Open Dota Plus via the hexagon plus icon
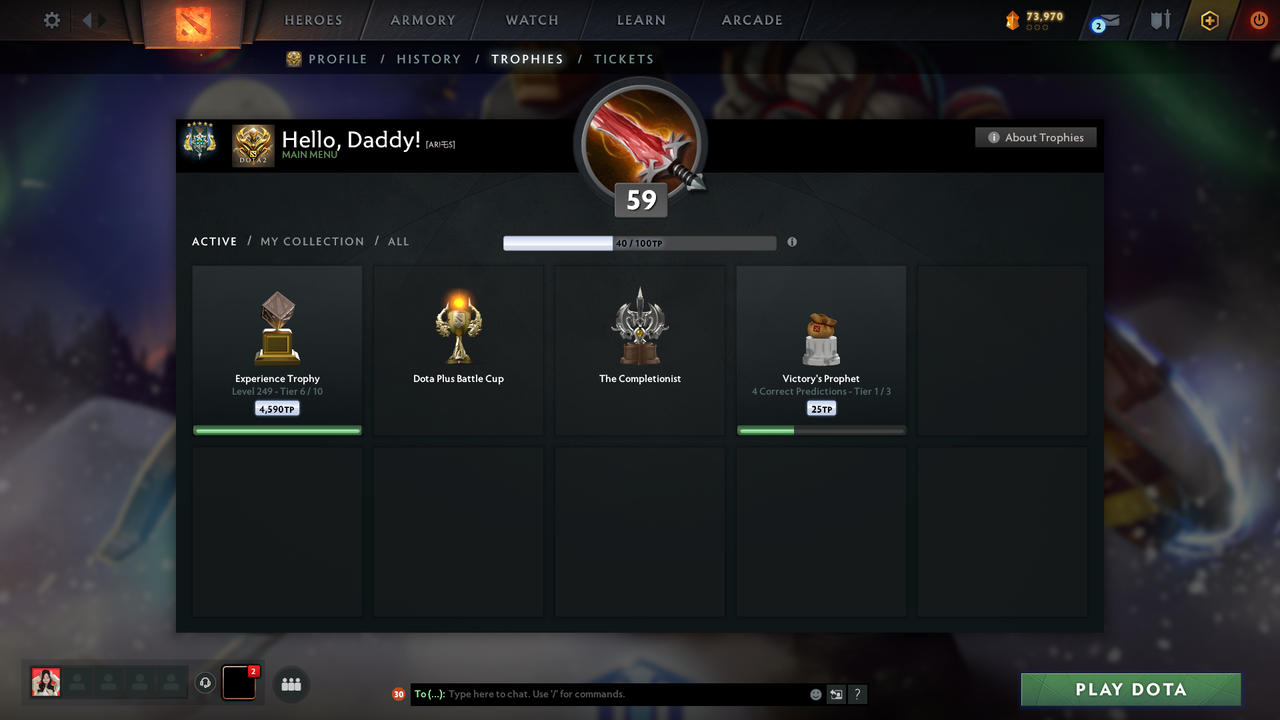This screenshot has height=720, width=1280. point(1209,20)
